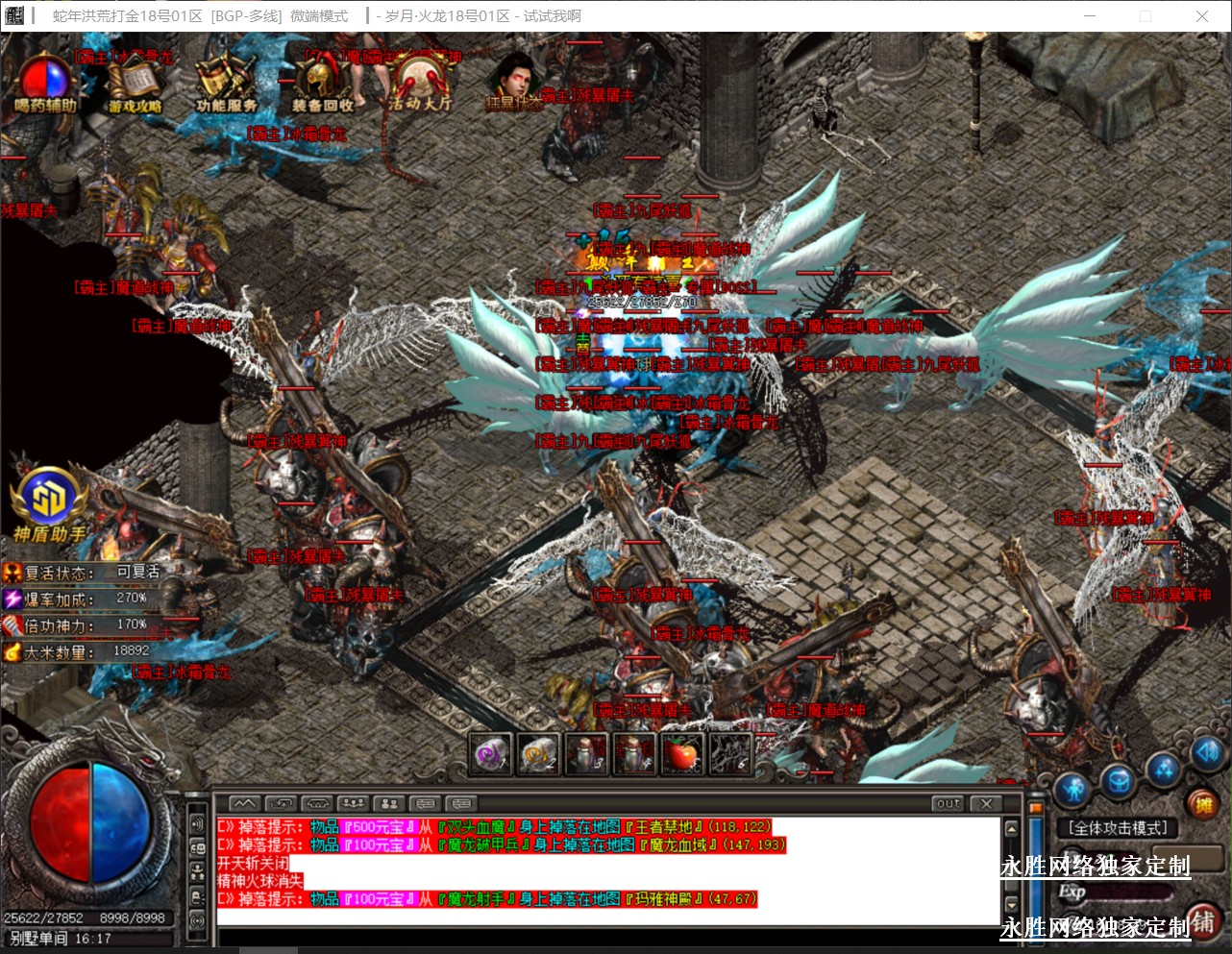
Task: Open the 喝药辅助 potion assist menu
Action: point(45,82)
